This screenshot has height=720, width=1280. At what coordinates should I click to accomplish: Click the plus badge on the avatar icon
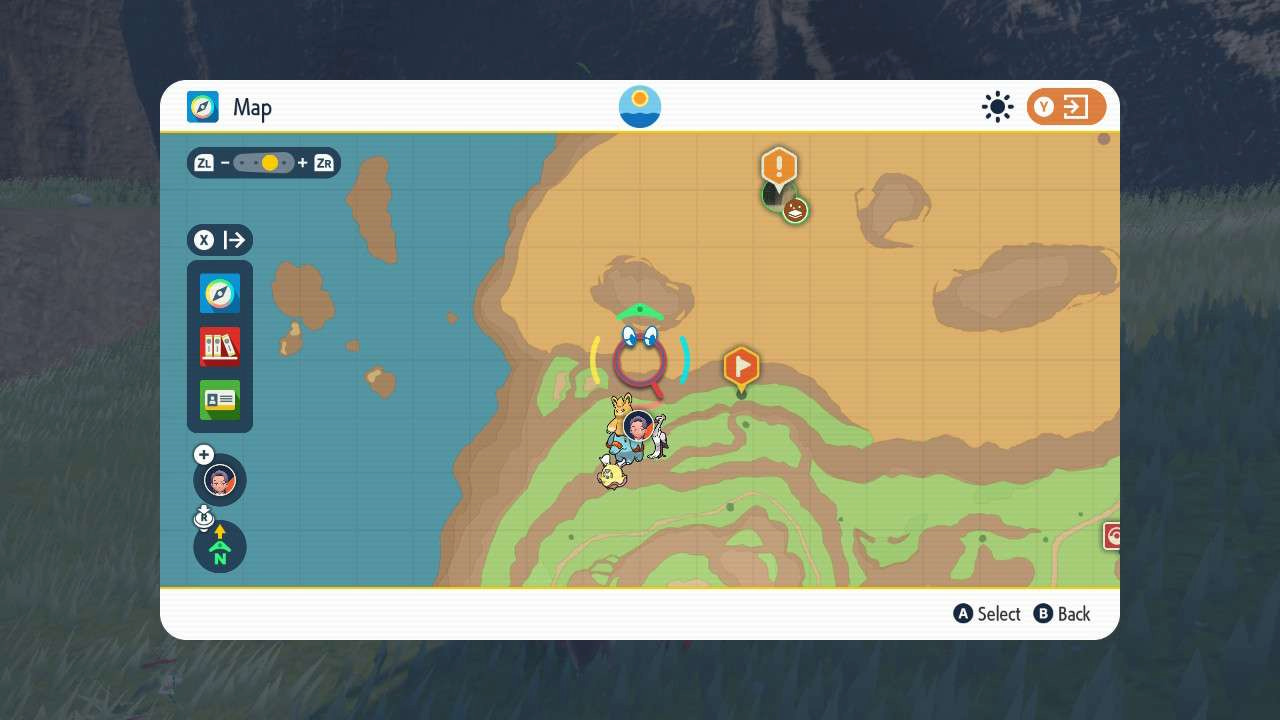[203, 454]
